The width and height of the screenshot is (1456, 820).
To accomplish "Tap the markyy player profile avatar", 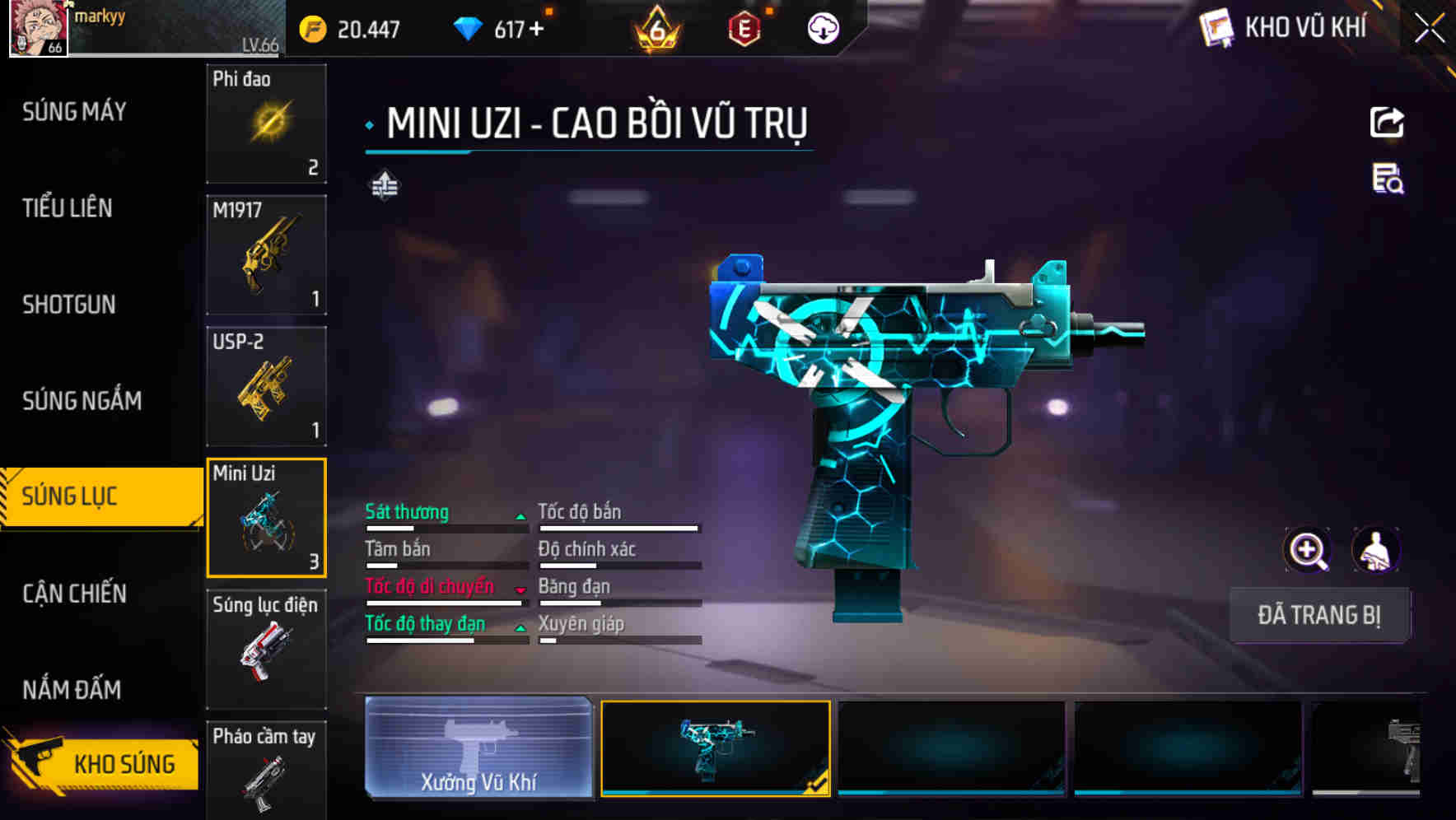I will coord(38,28).
